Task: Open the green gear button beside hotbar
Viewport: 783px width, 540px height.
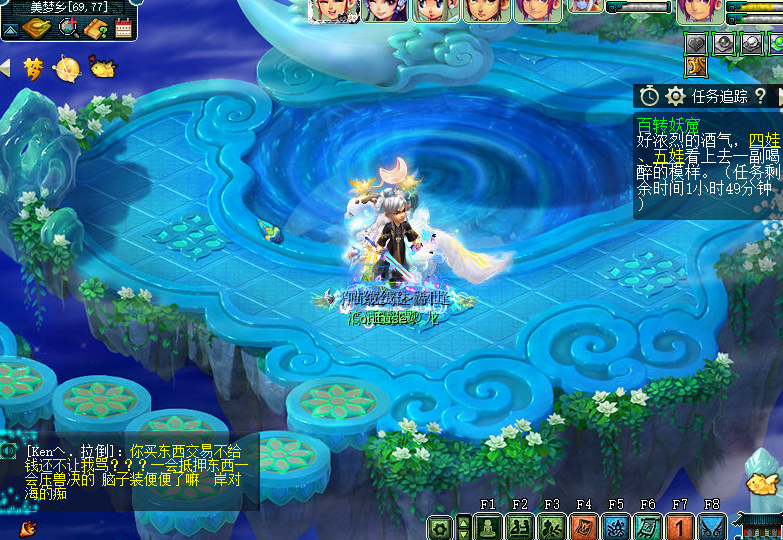Action: tap(440, 526)
